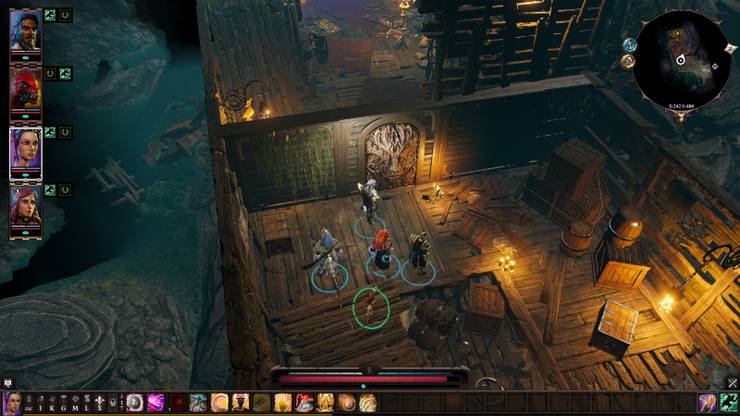Activate the purple skill icon at hotbar right
The height and width of the screenshot is (416, 740).
[x=708, y=402]
